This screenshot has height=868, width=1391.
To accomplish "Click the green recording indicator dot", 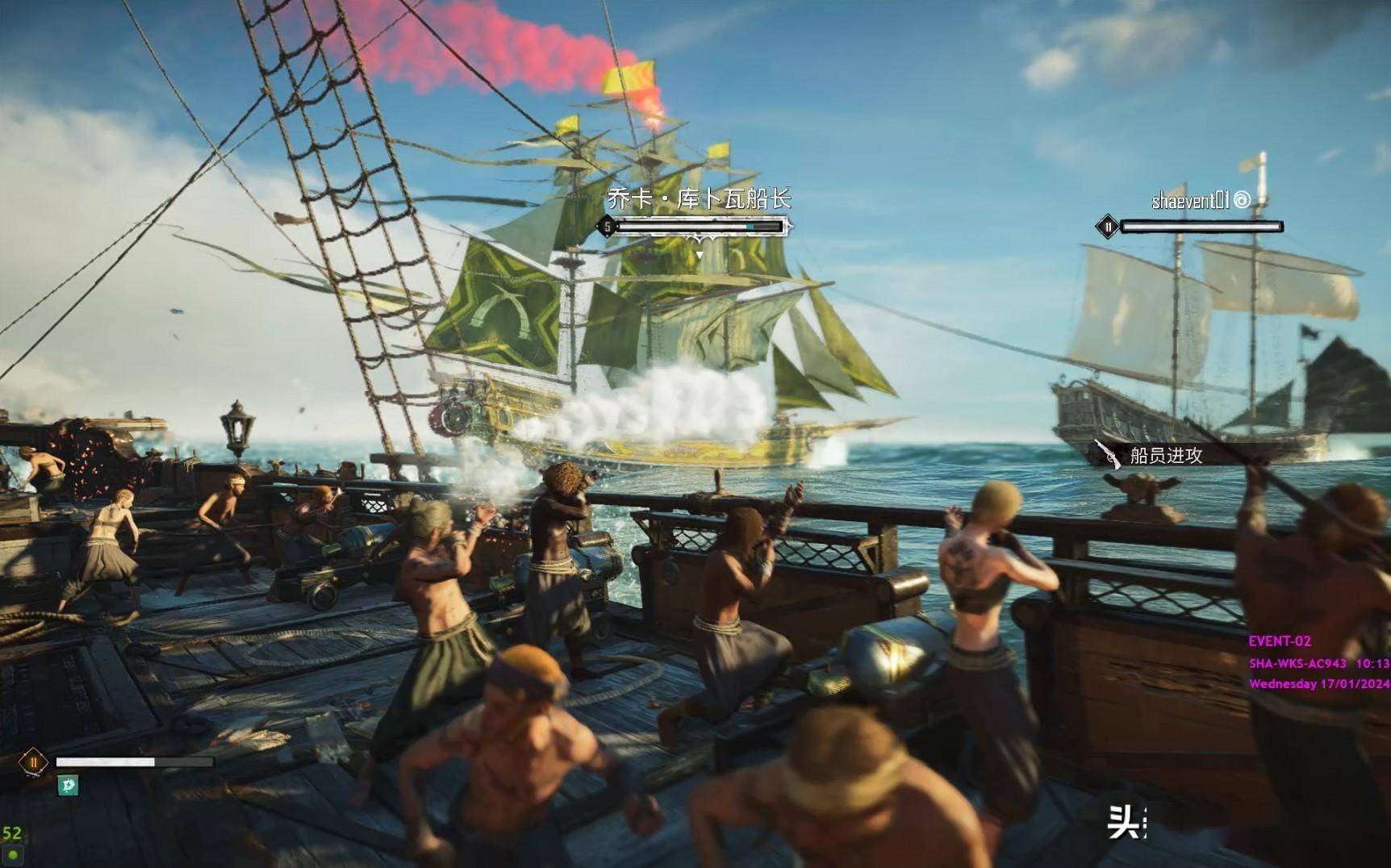I will (x=13, y=854).
